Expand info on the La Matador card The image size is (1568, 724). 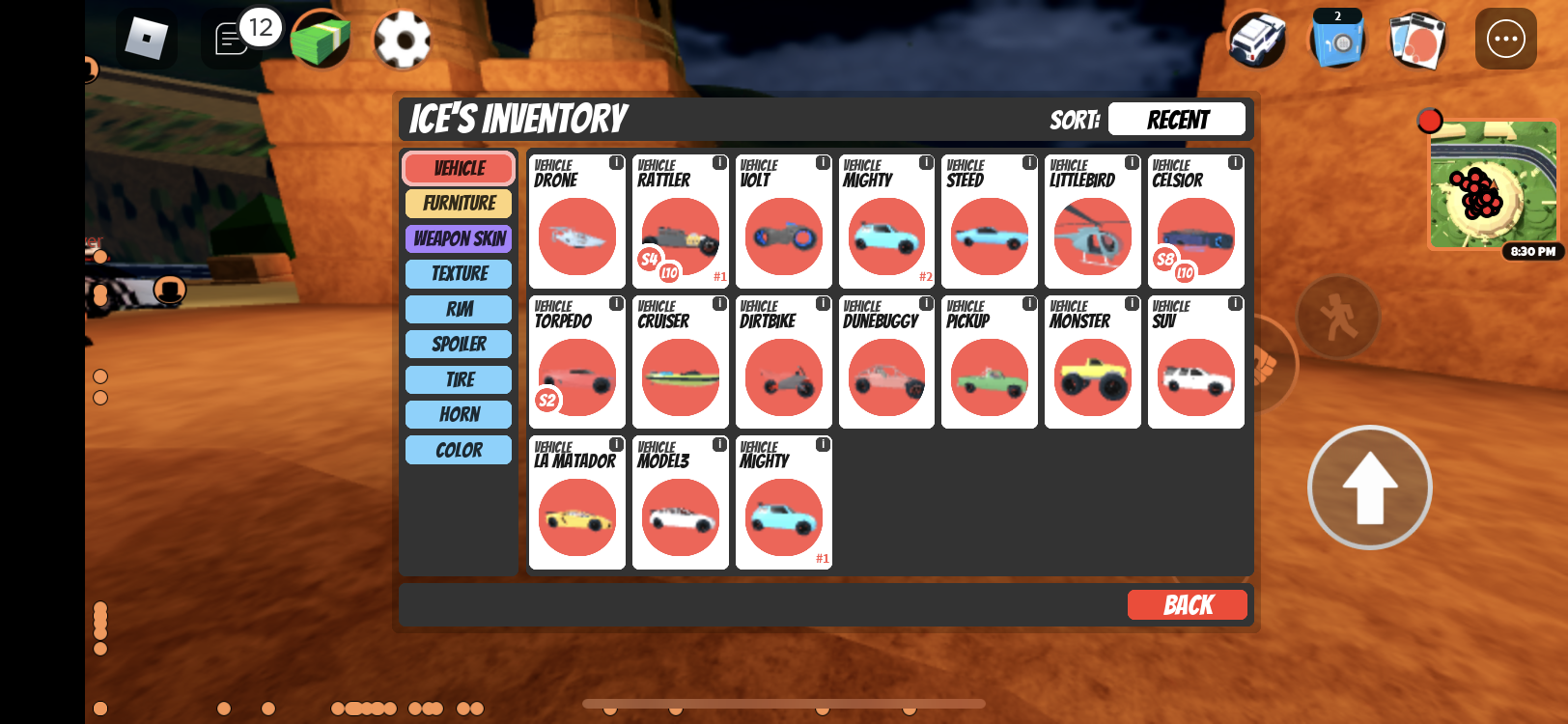[615, 443]
